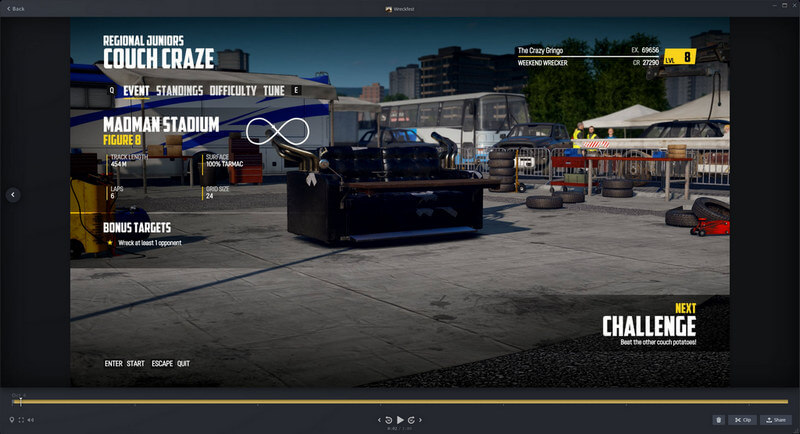Image resolution: width=800 pixels, height=434 pixels.
Task: Switch to the Standings tab
Action: pos(179,91)
